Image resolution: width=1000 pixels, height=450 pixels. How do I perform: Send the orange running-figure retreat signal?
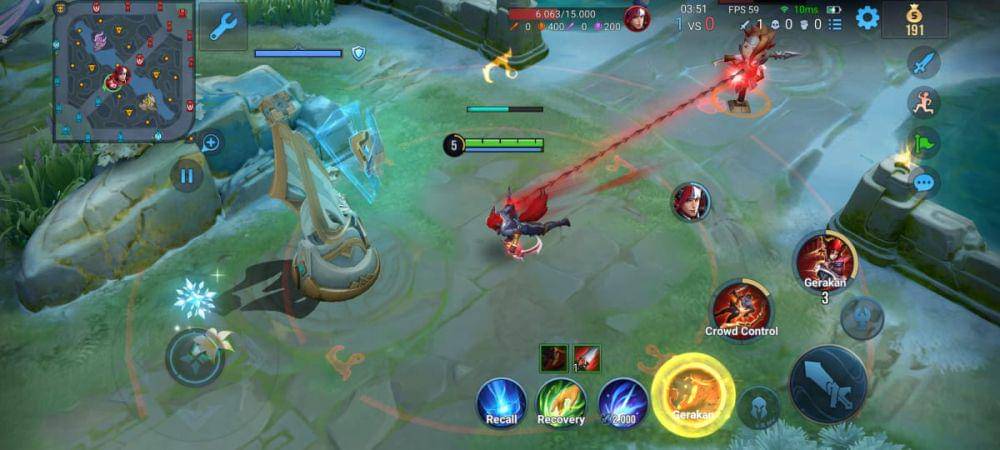click(x=923, y=102)
